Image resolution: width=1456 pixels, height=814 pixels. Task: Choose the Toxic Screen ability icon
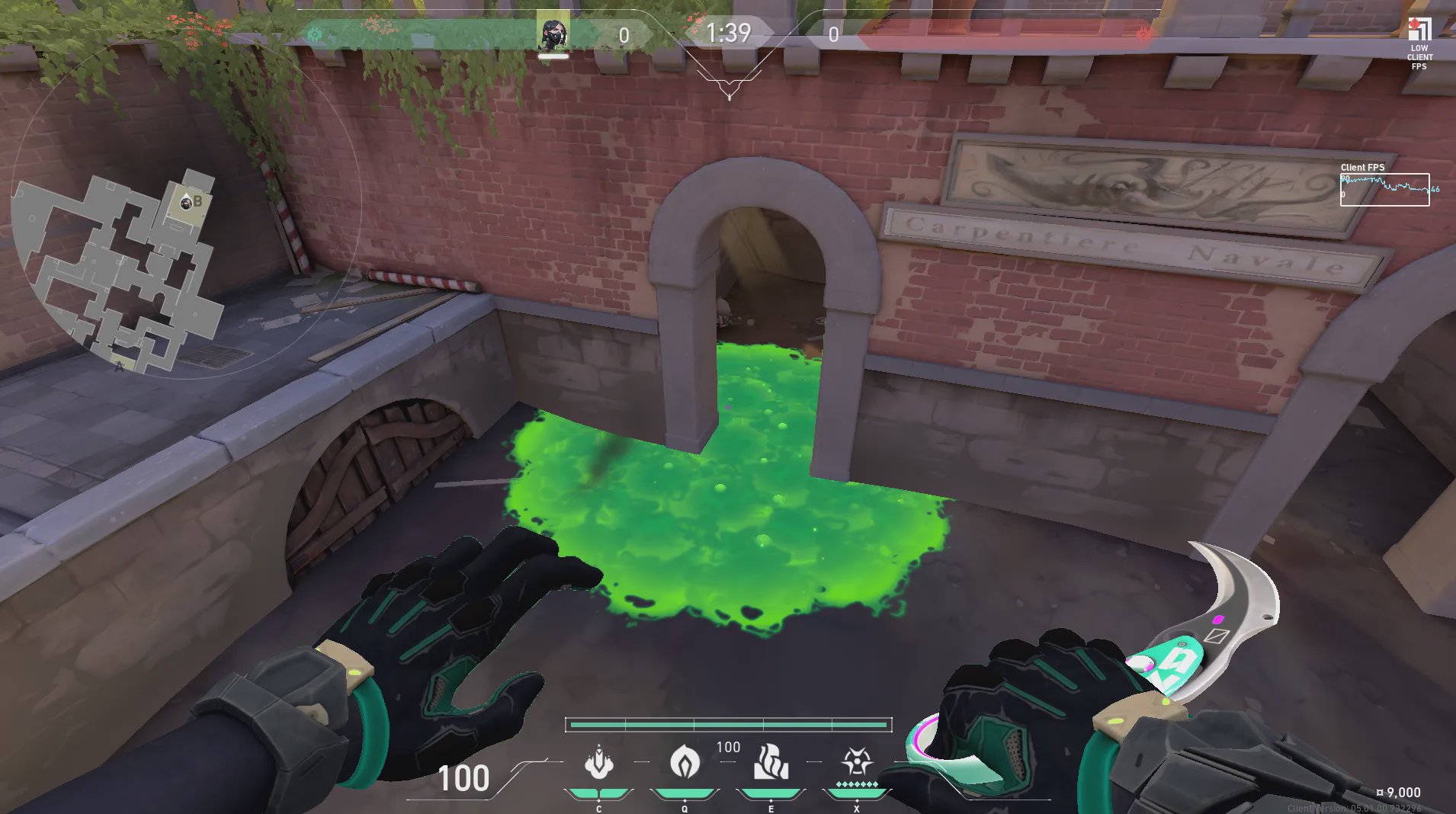pyautogui.click(x=771, y=763)
